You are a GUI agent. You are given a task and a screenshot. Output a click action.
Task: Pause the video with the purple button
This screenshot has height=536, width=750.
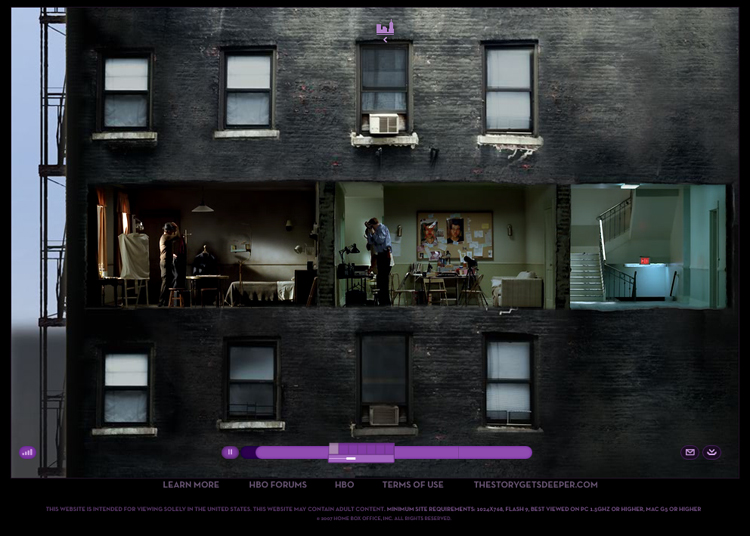pyautogui.click(x=230, y=452)
